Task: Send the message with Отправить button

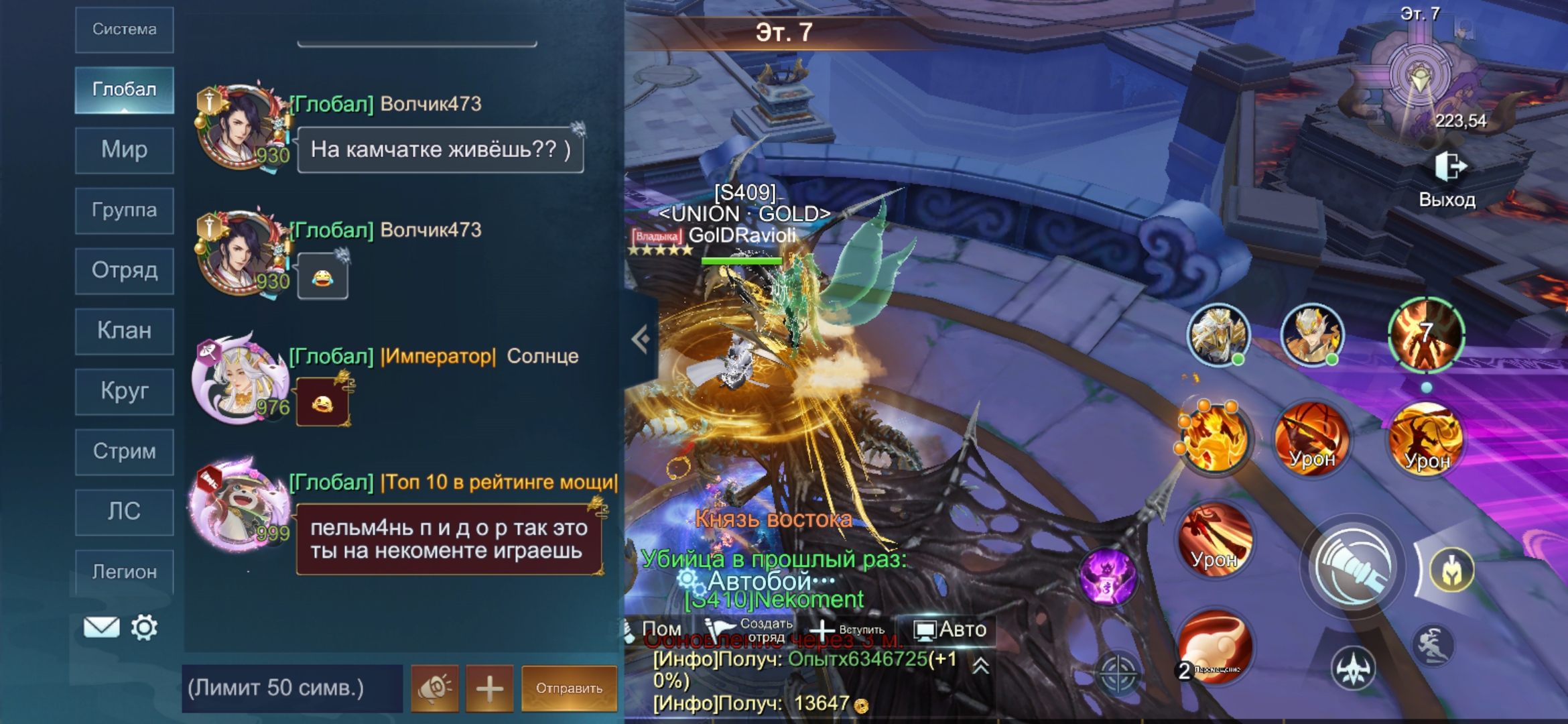Action: point(569,688)
